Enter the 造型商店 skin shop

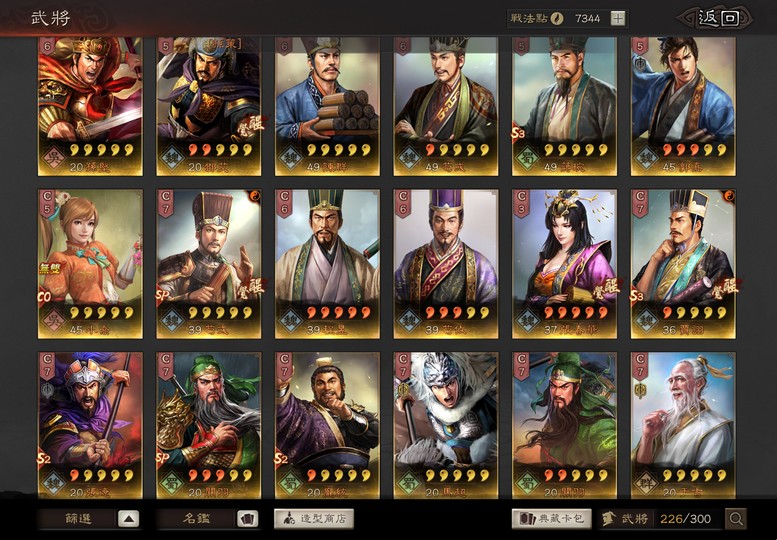pos(313,519)
